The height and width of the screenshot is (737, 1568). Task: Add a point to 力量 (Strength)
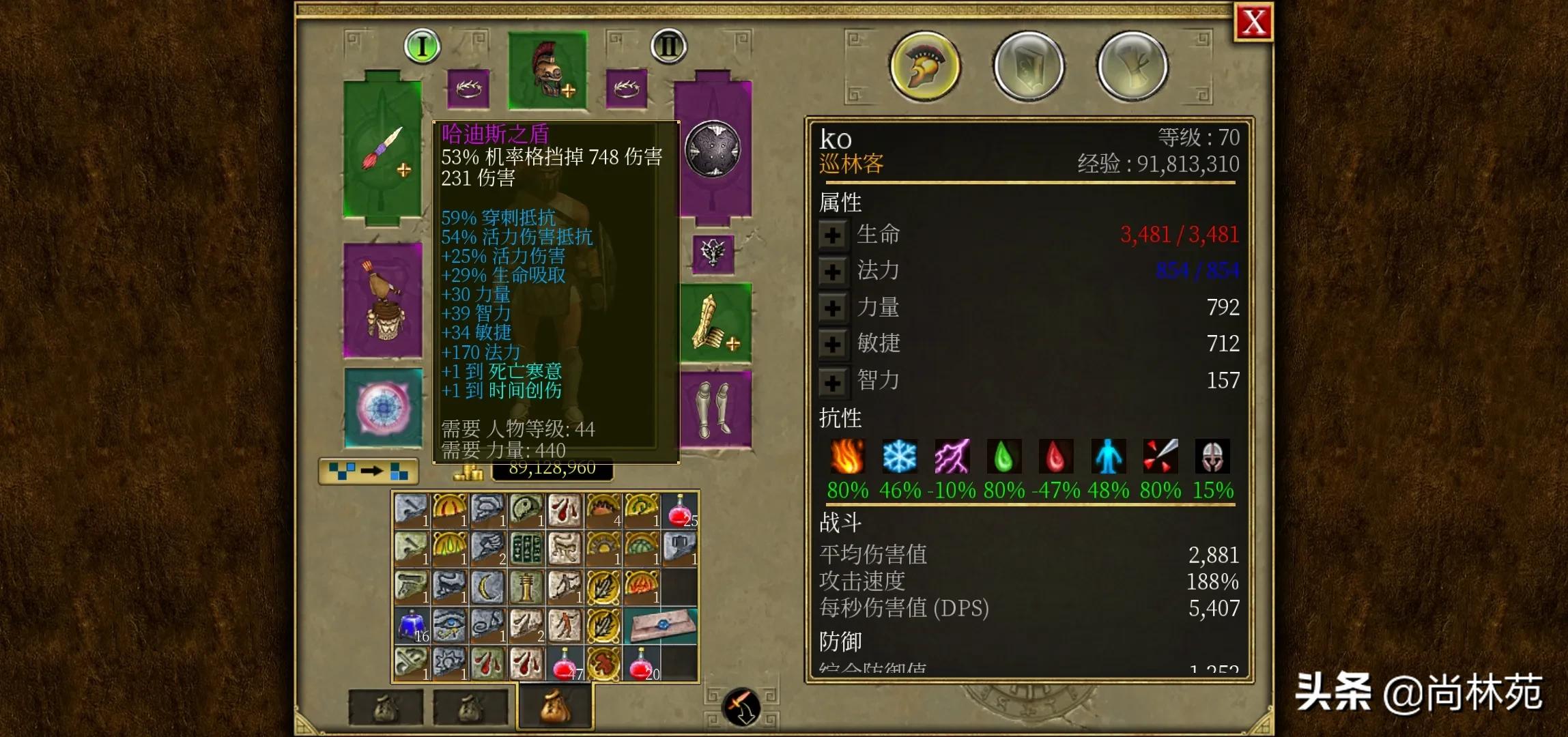[832, 308]
